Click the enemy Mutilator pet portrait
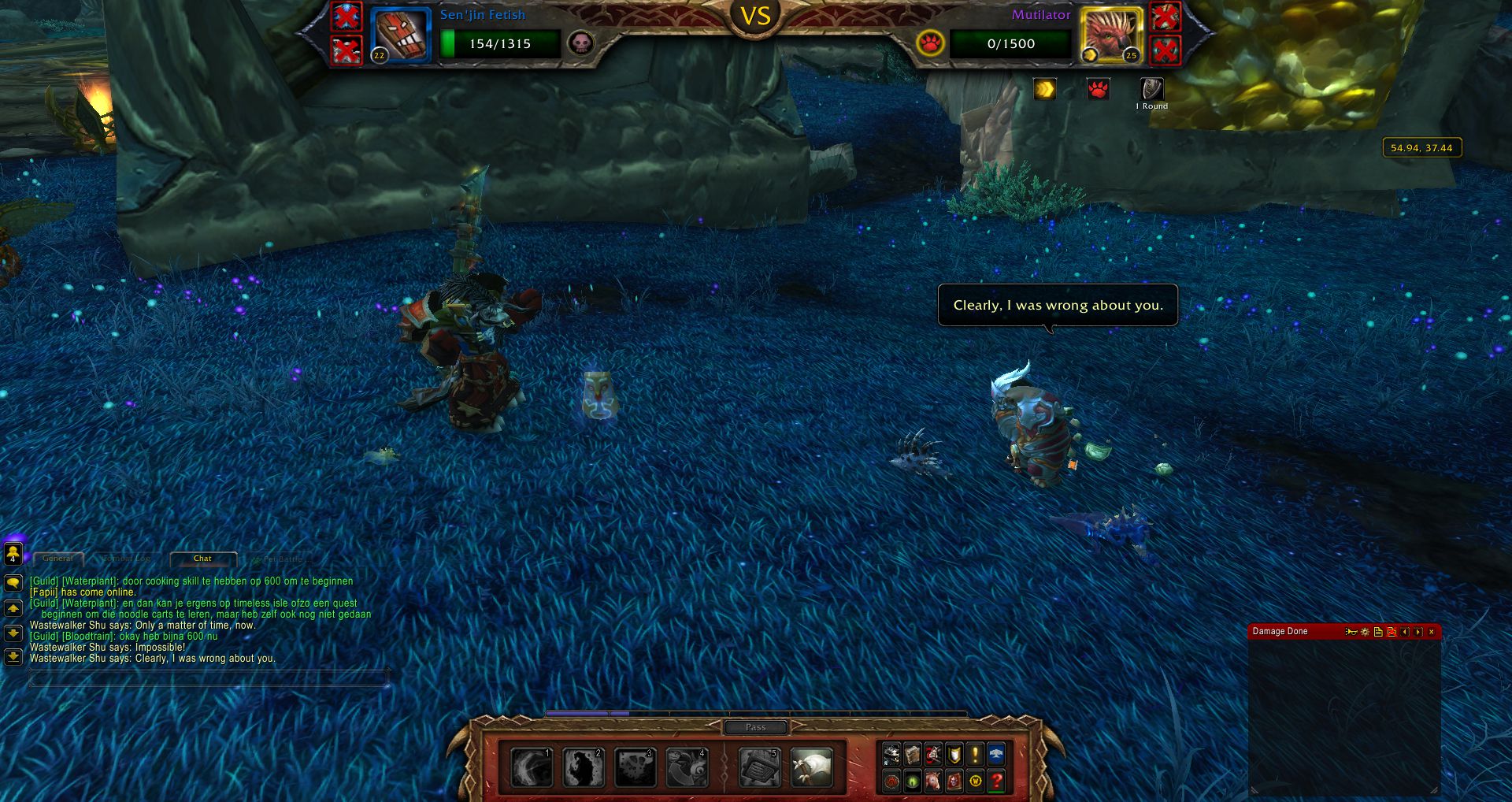The height and width of the screenshot is (802, 1512). point(1110,35)
